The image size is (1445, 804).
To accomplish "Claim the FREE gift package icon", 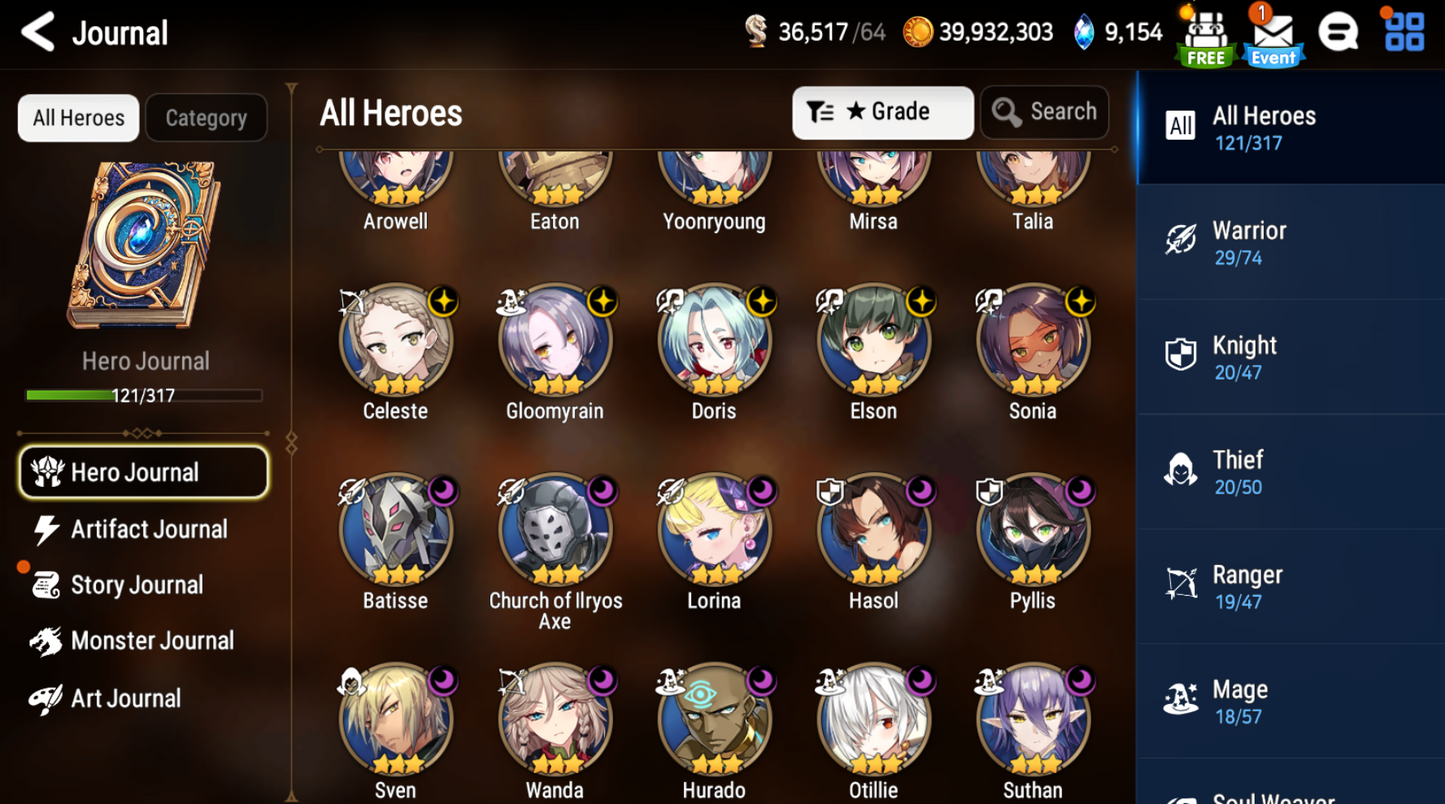I will coord(1204,33).
